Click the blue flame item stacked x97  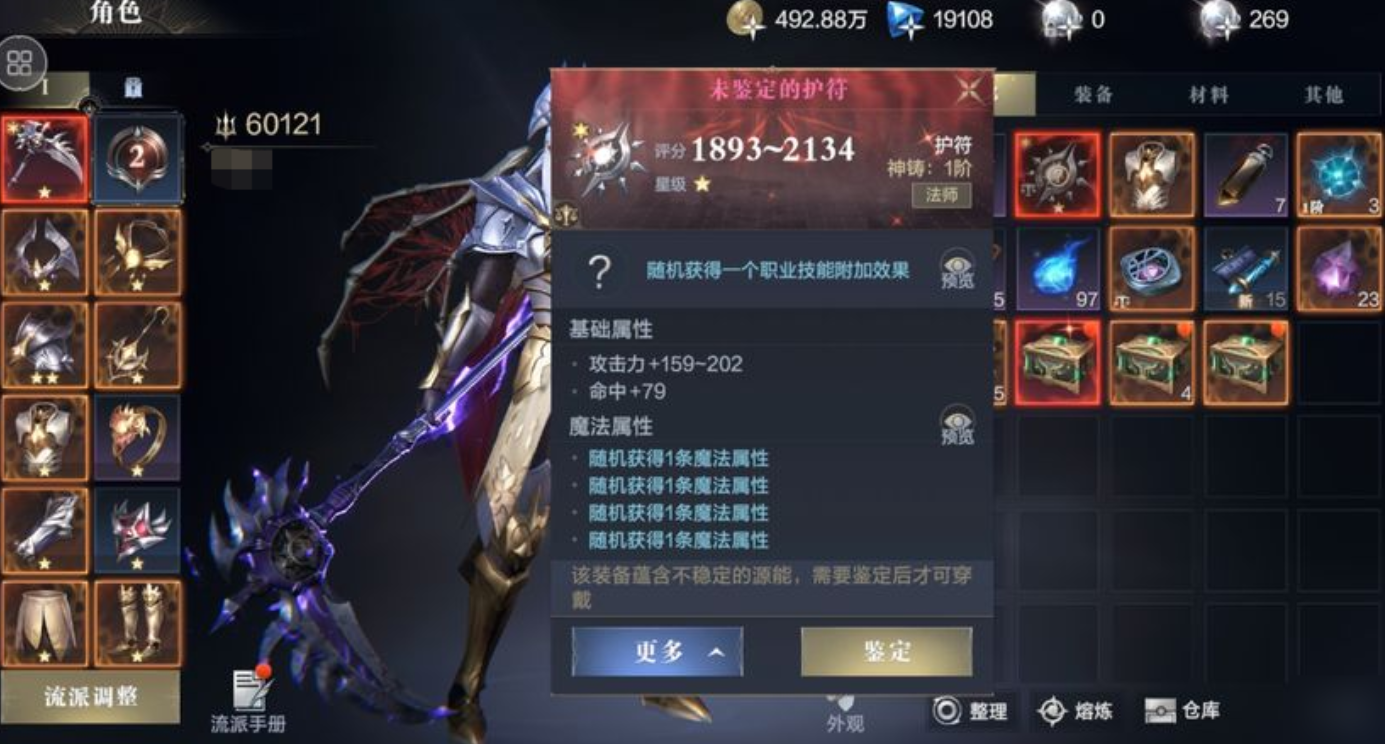(1063, 267)
